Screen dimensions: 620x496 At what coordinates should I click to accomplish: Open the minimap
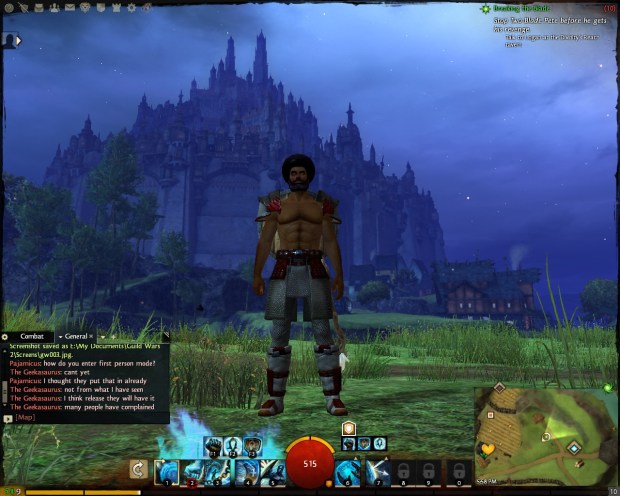[x=546, y=432]
